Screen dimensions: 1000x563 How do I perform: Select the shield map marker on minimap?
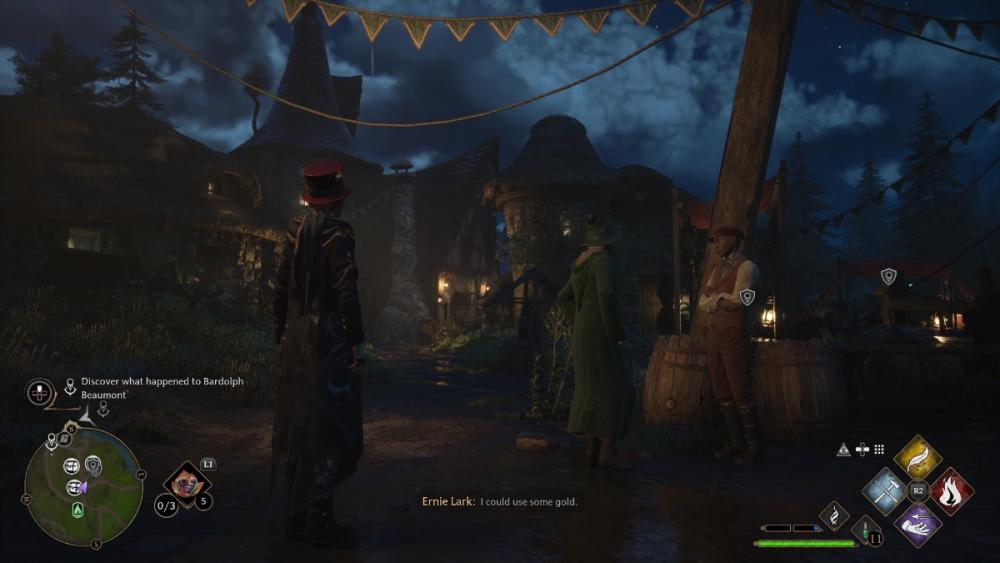click(93, 464)
